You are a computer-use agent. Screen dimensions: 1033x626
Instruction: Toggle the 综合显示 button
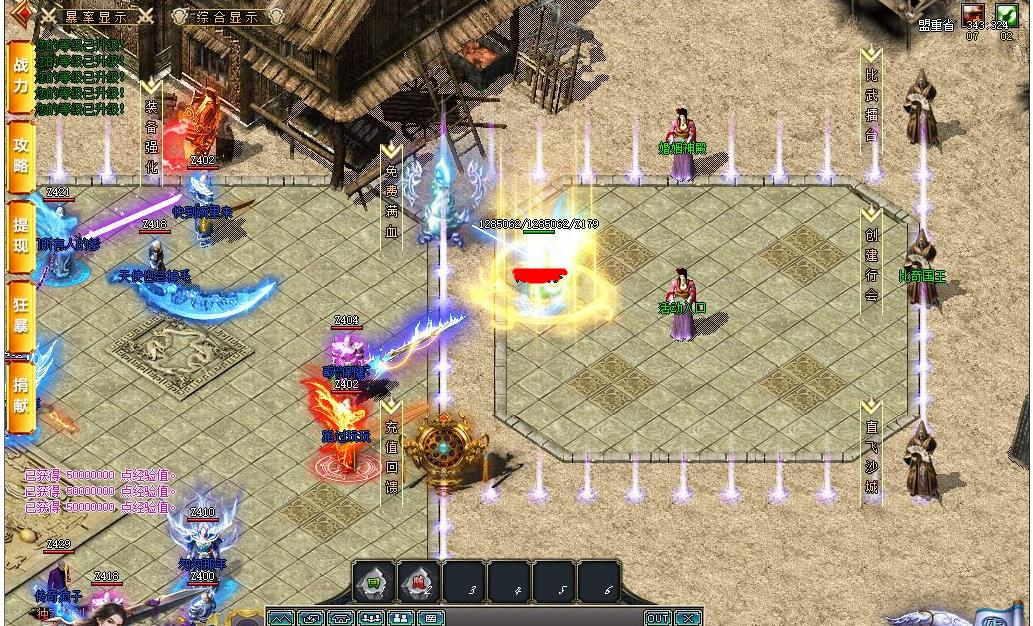tap(216, 16)
